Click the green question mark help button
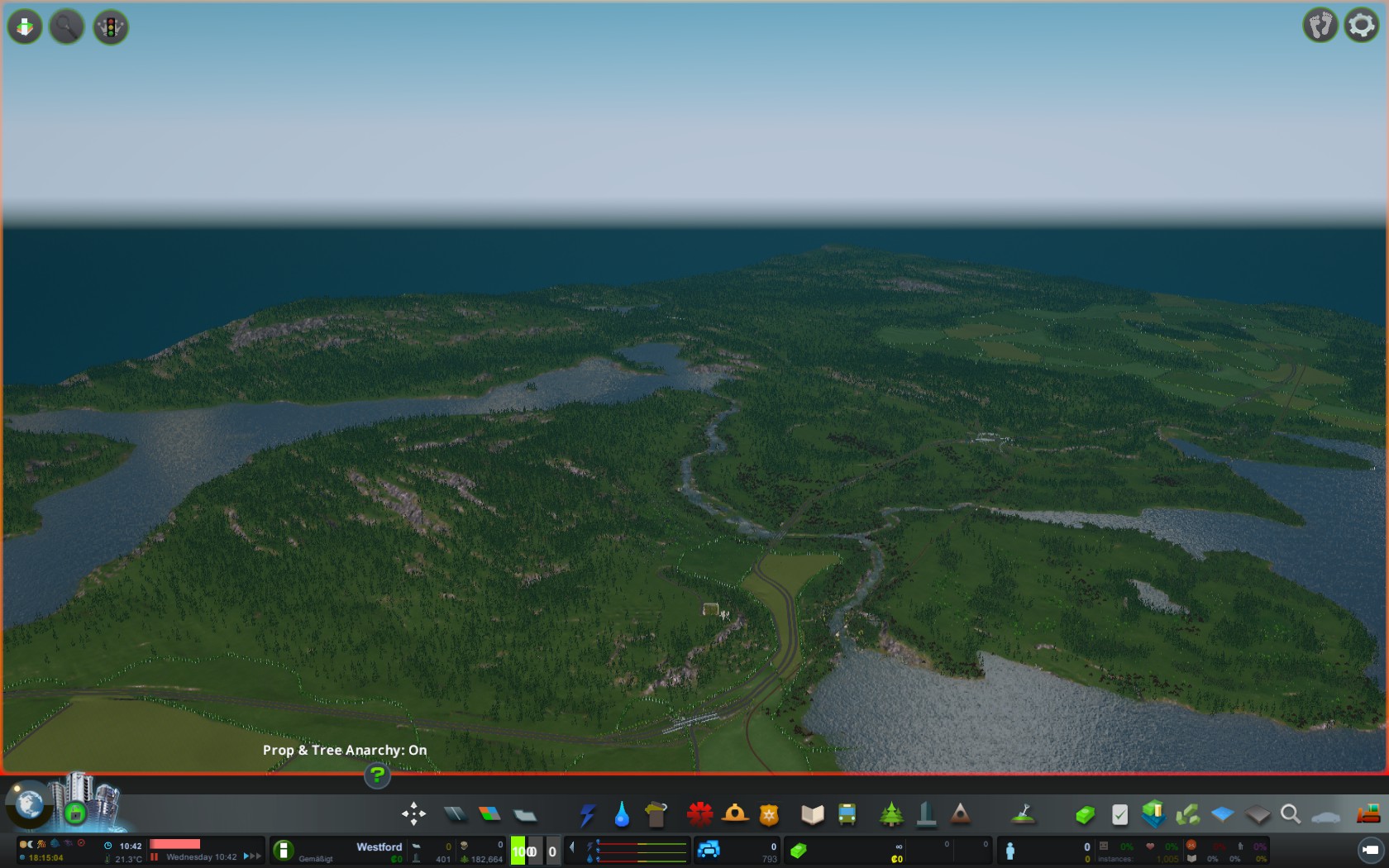Viewport: 1389px width, 868px height. point(377,775)
